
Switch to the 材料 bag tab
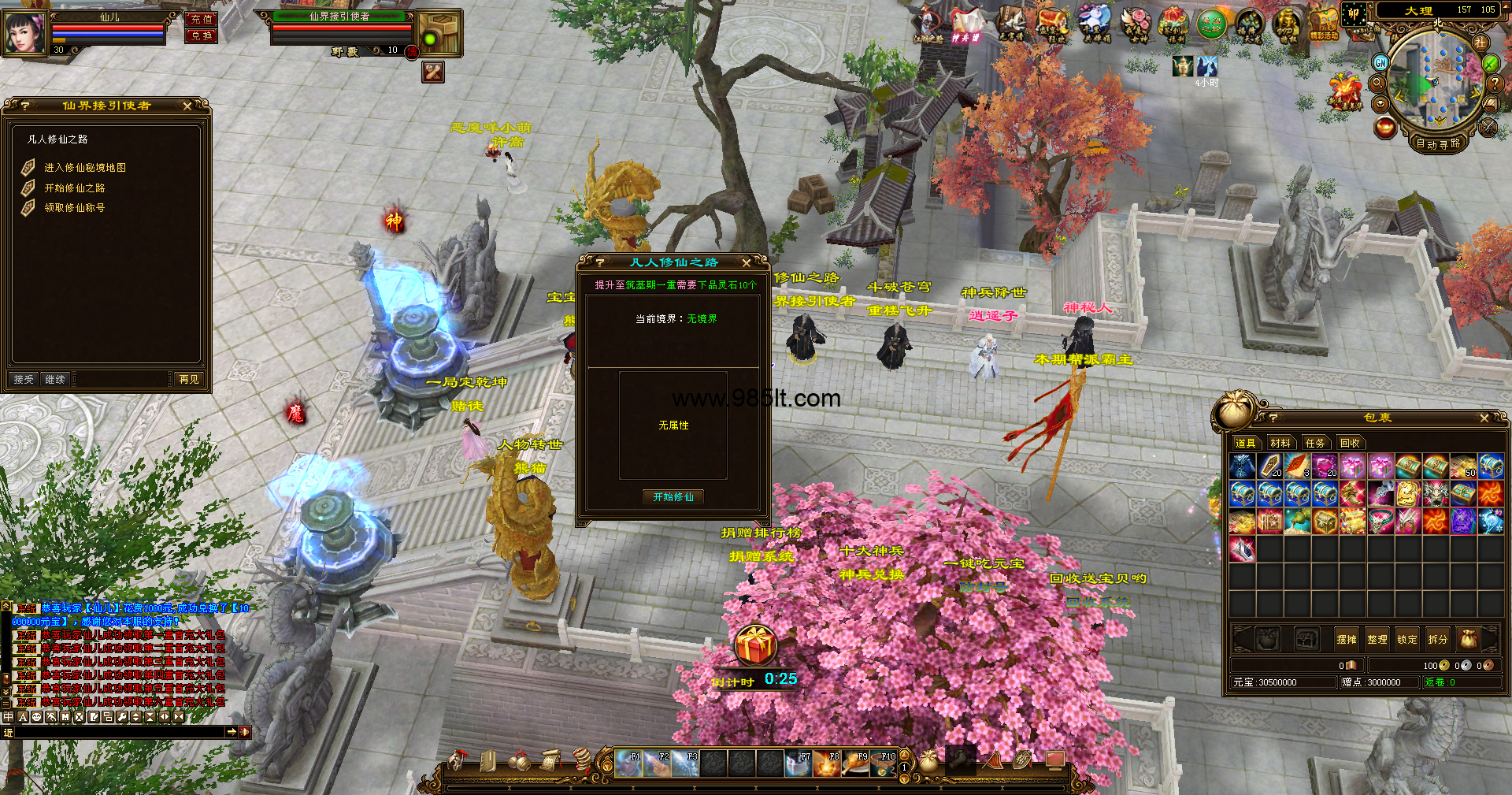pyautogui.click(x=1280, y=444)
